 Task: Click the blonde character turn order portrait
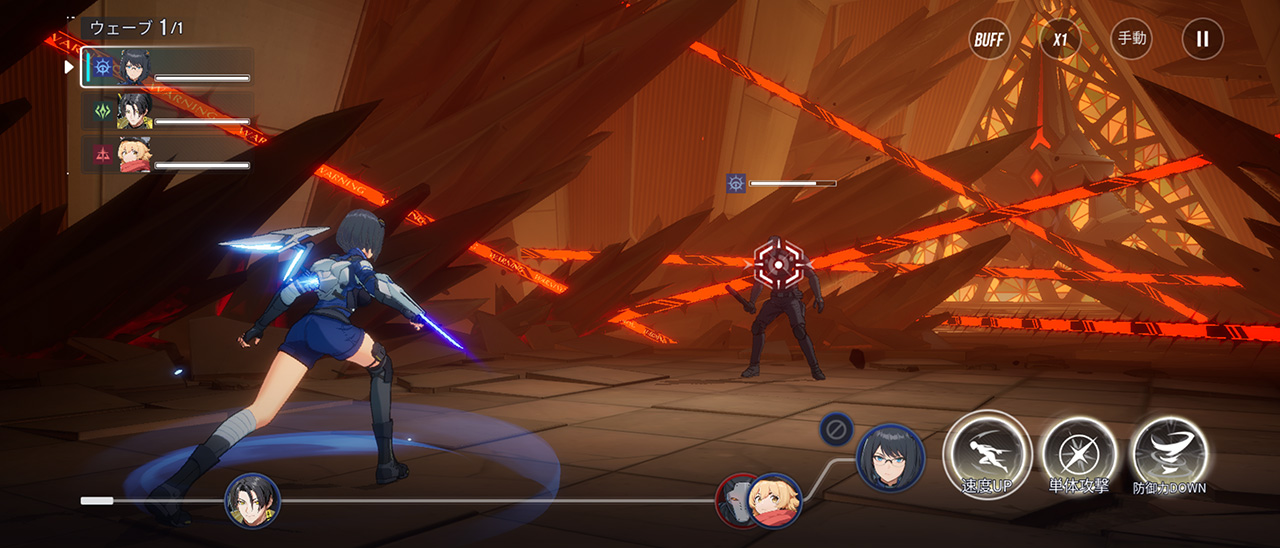click(777, 499)
